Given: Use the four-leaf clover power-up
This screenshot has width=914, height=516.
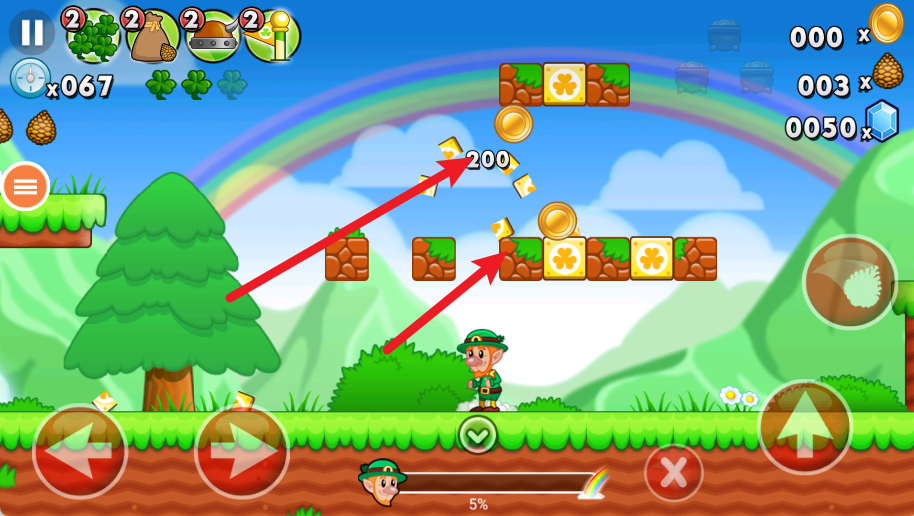Looking at the screenshot, I should coord(93,37).
